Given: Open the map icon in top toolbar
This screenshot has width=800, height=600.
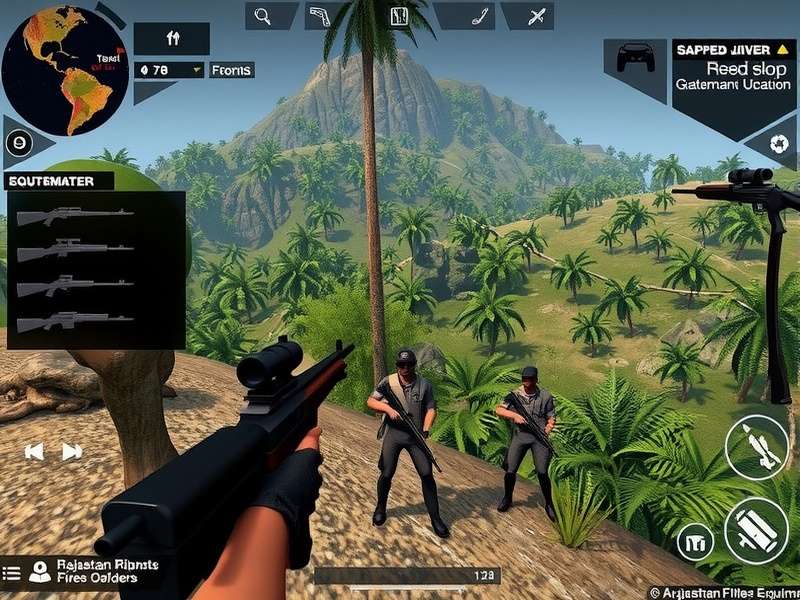Looking at the screenshot, I should (398, 16).
